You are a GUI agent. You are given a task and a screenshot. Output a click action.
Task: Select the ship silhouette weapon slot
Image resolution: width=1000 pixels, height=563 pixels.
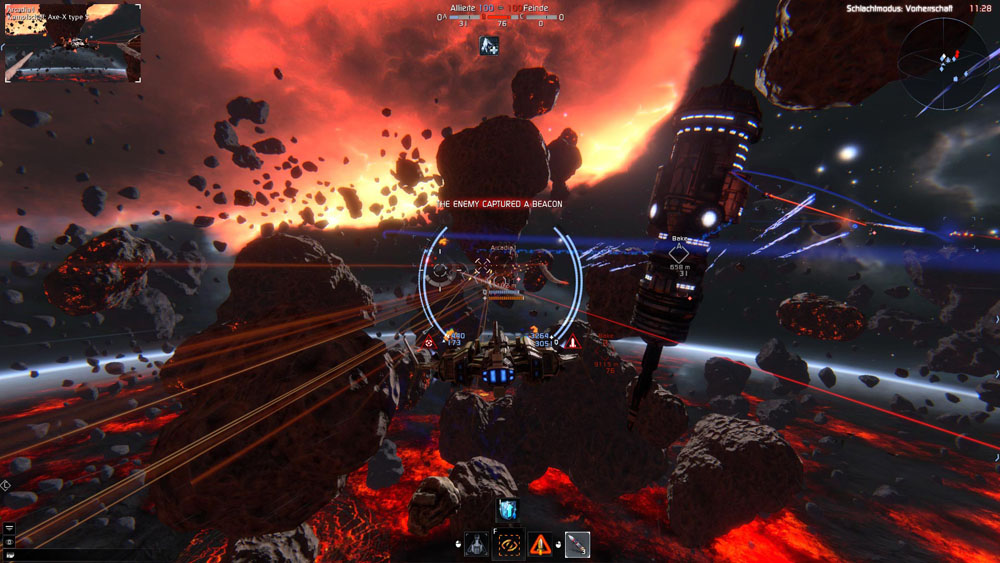(x=477, y=545)
